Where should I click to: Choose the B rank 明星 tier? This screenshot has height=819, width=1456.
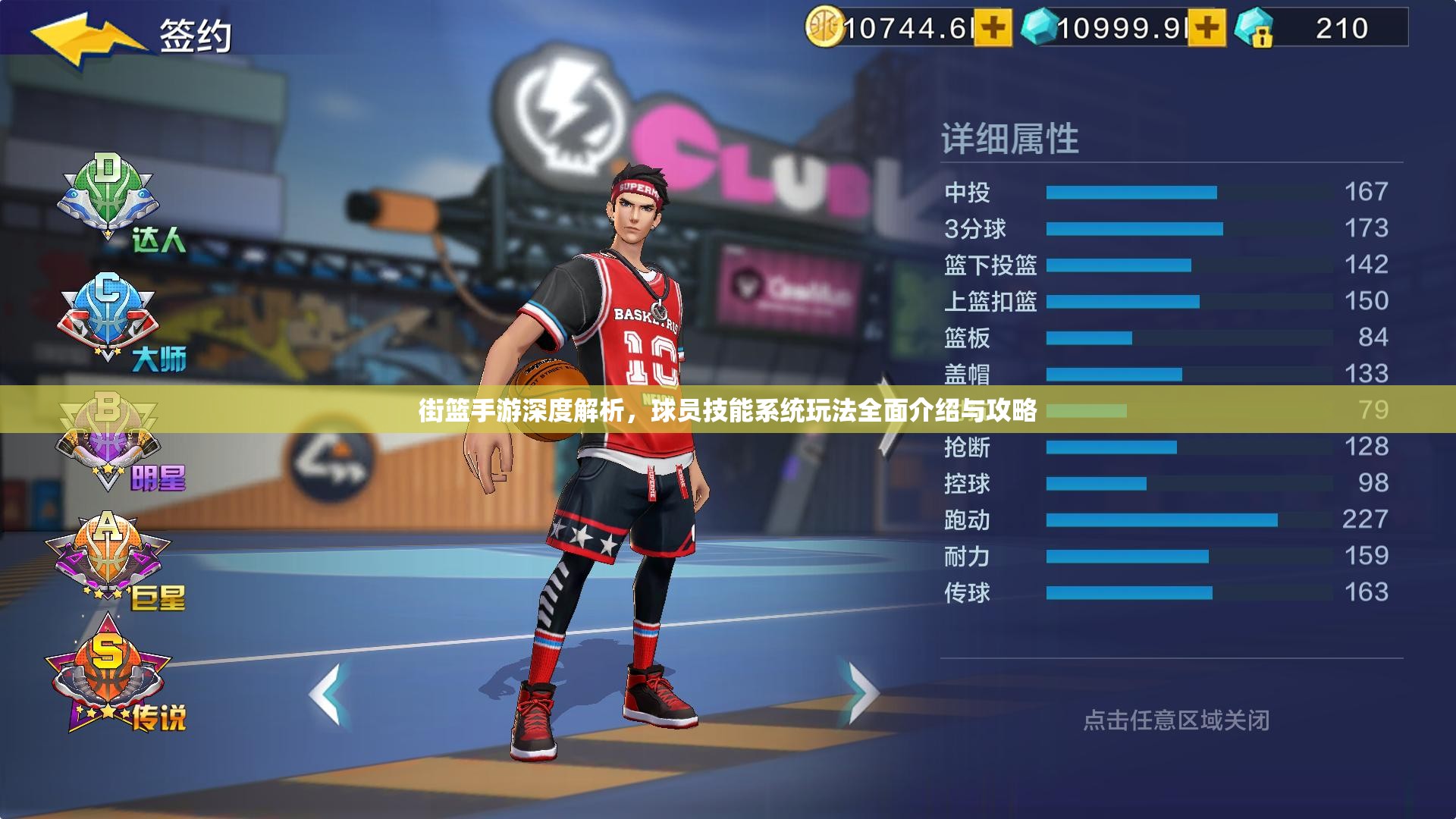coord(110,440)
